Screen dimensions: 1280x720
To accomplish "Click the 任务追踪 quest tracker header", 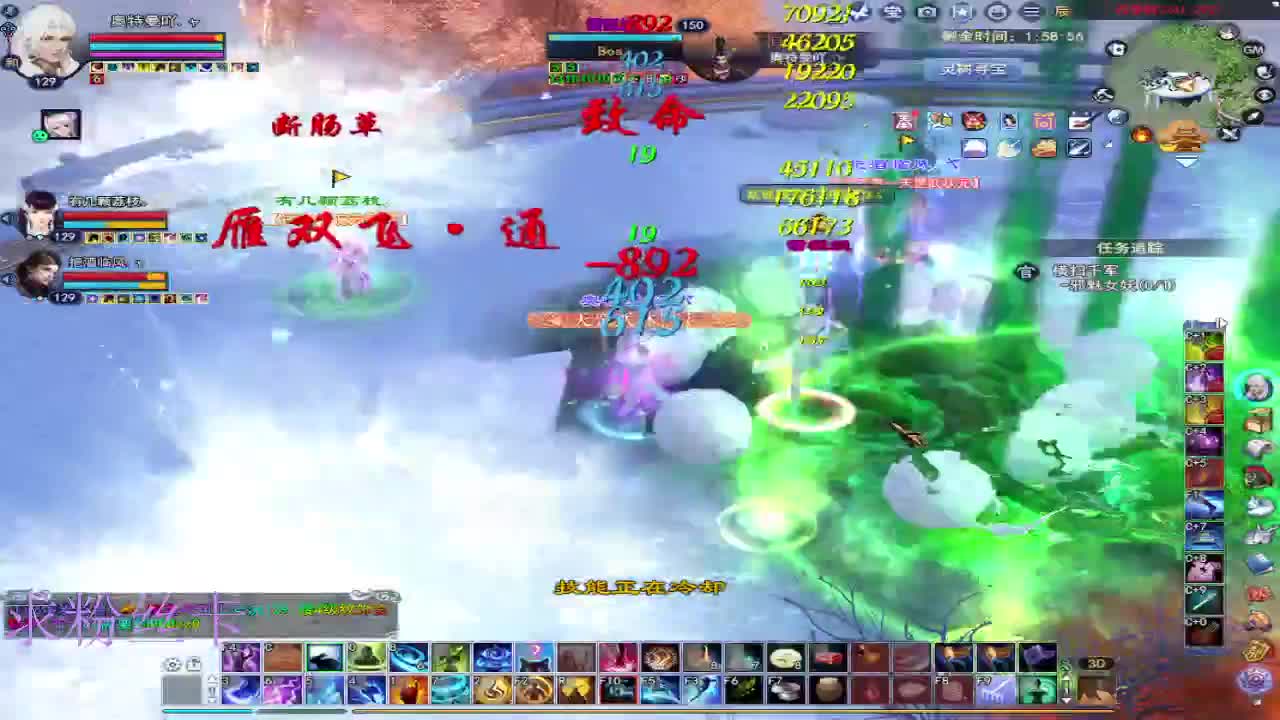I will point(1131,246).
